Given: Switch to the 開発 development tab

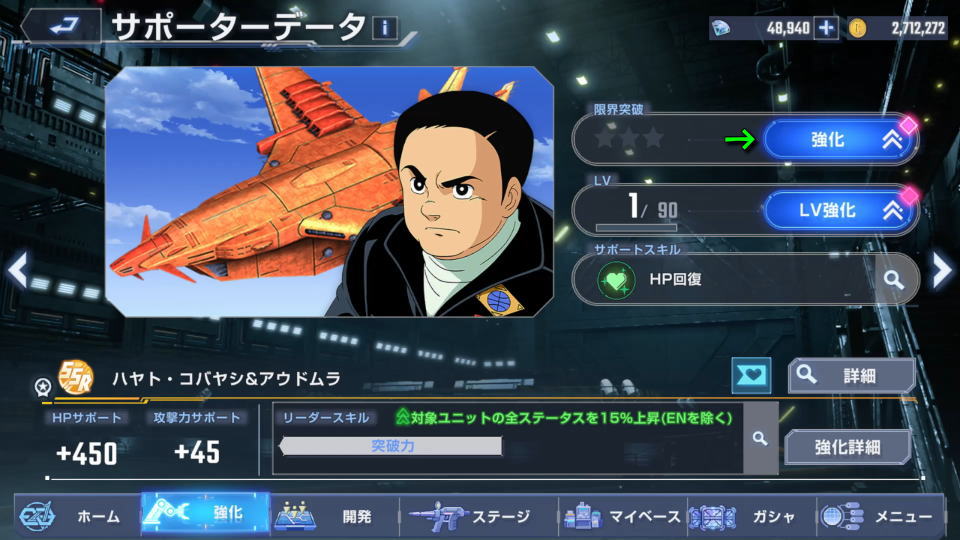Looking at the screenshot, I should pyautogui.click(x=335, y=516).
